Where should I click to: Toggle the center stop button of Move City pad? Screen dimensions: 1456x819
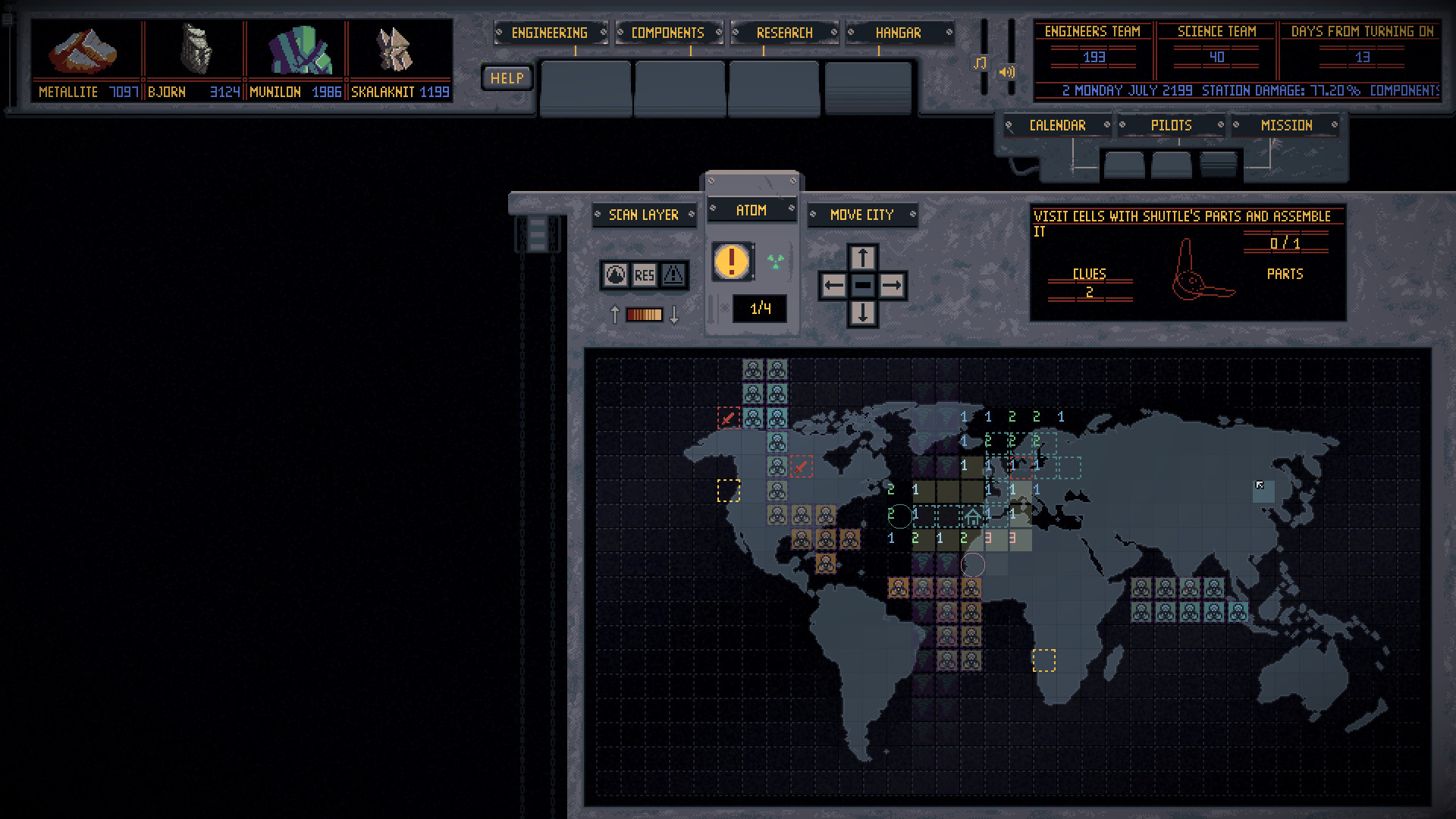(862, 285)
